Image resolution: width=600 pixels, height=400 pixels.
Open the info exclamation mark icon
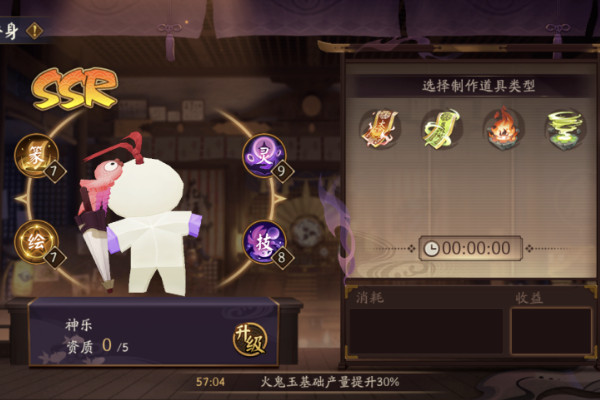34,30
